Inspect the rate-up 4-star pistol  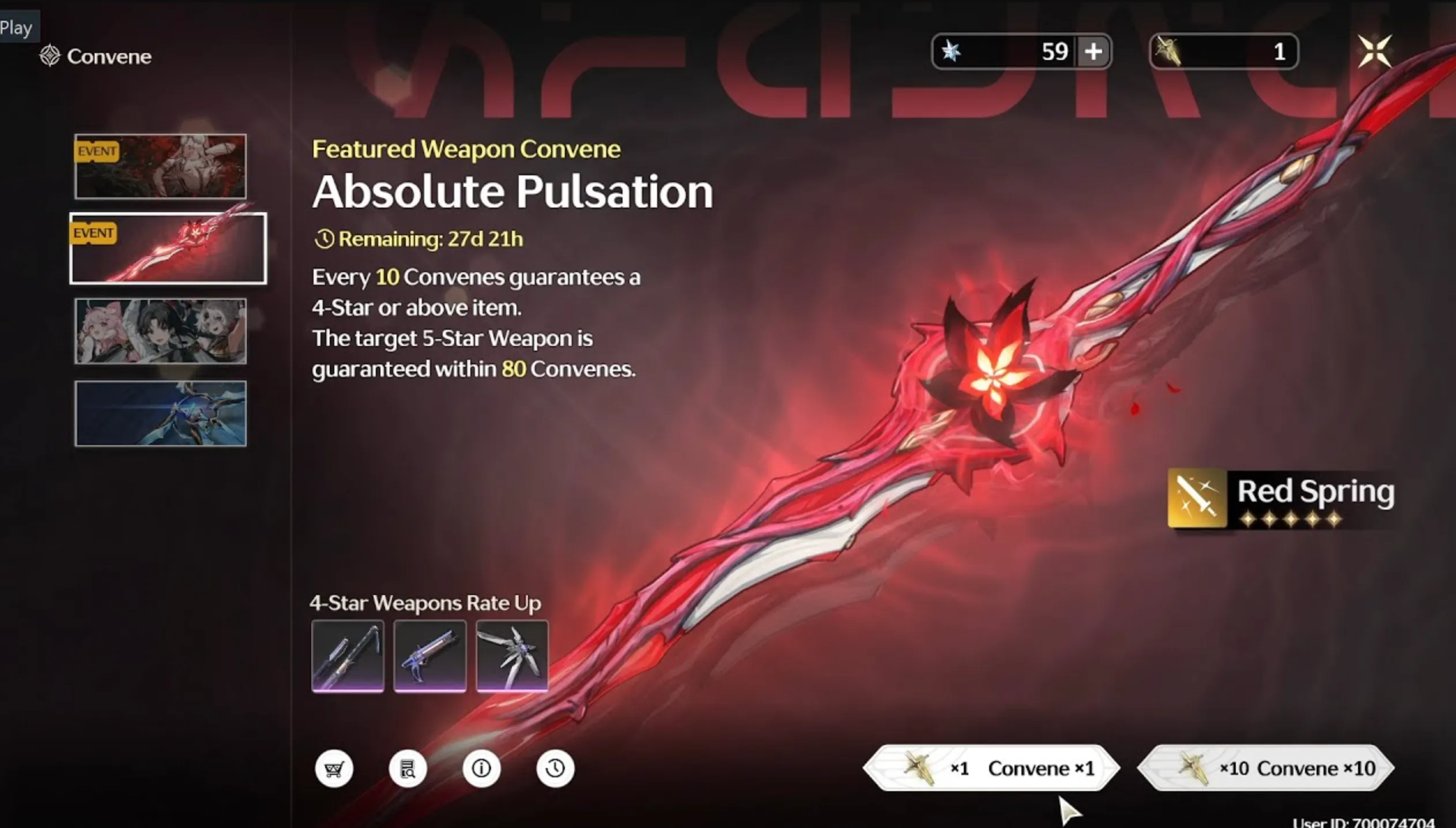tap(430, 656)
